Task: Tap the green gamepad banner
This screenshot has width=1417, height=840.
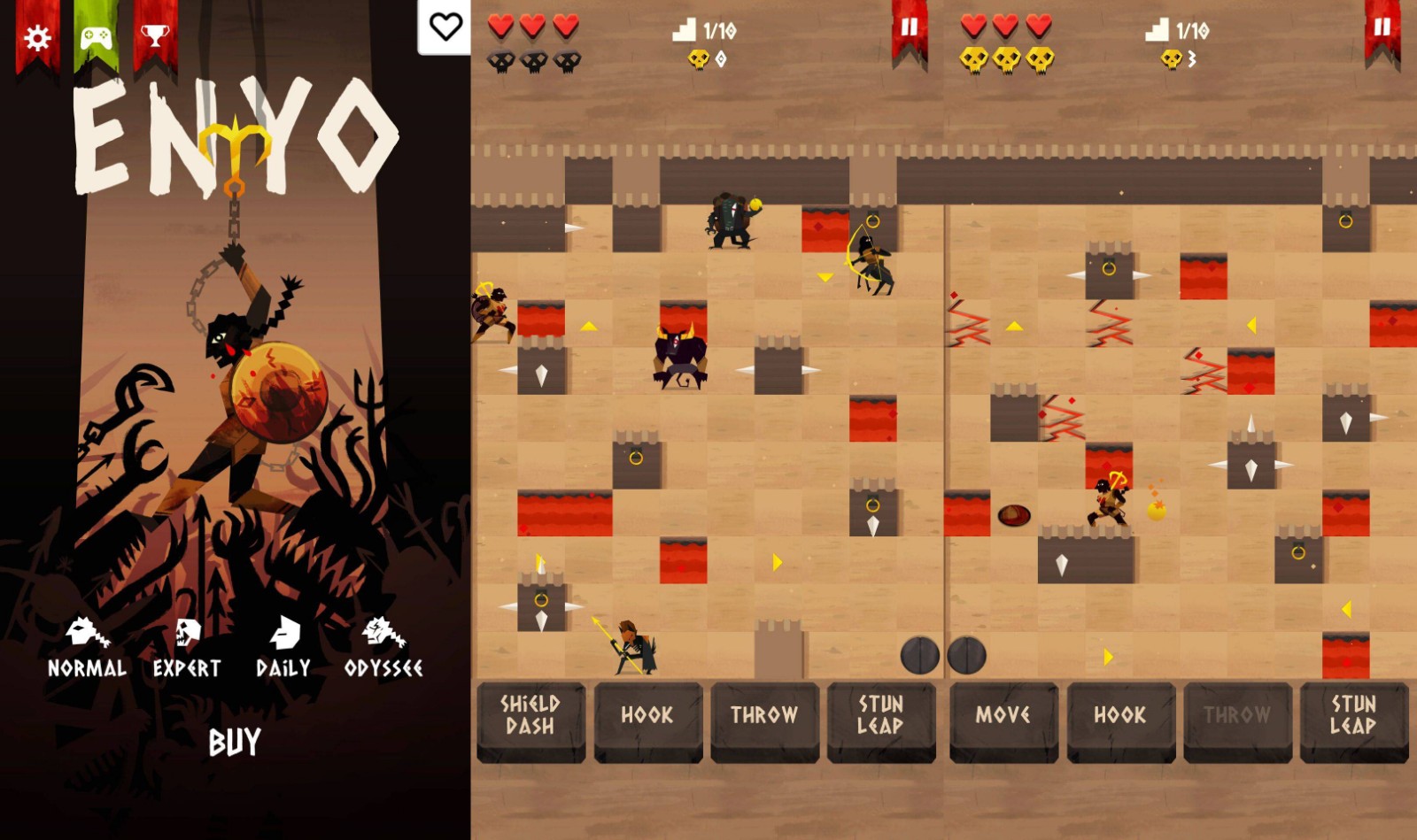Action: pos(96,38)
